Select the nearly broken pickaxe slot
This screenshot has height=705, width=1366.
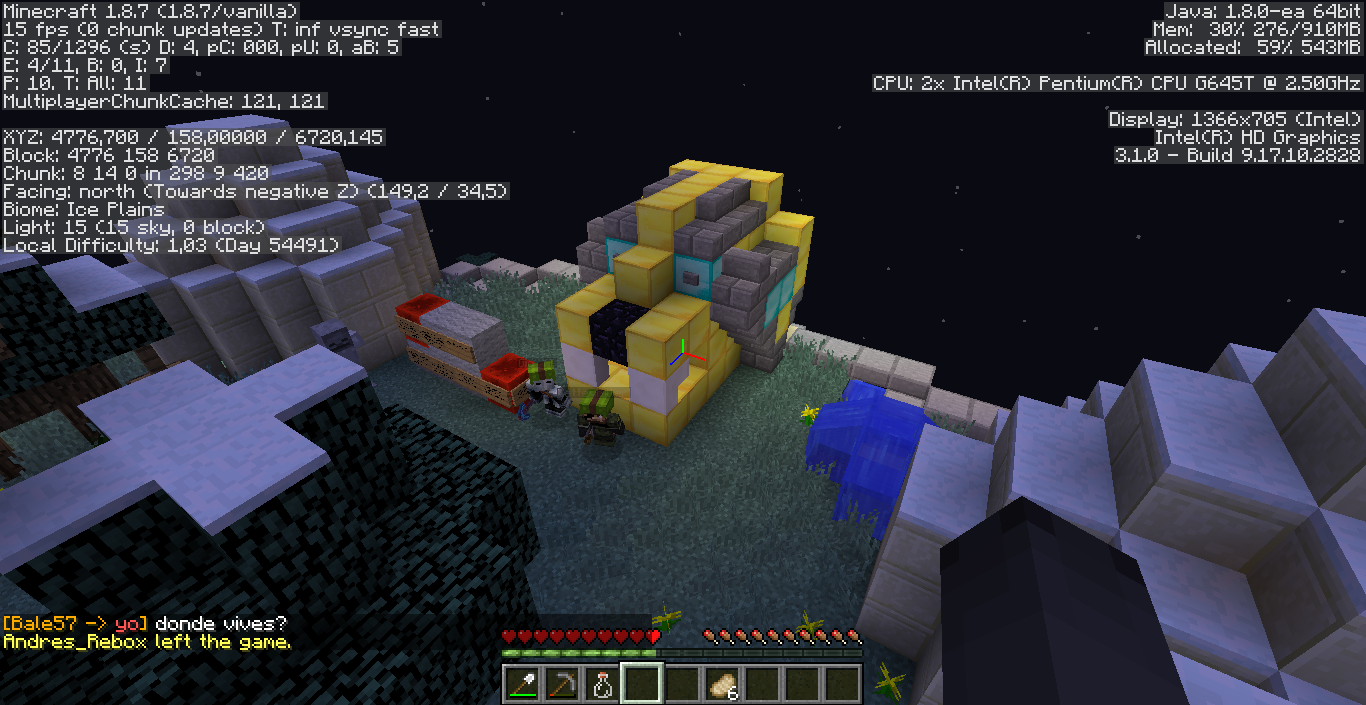pyautogui.click(x=561, y=684)
